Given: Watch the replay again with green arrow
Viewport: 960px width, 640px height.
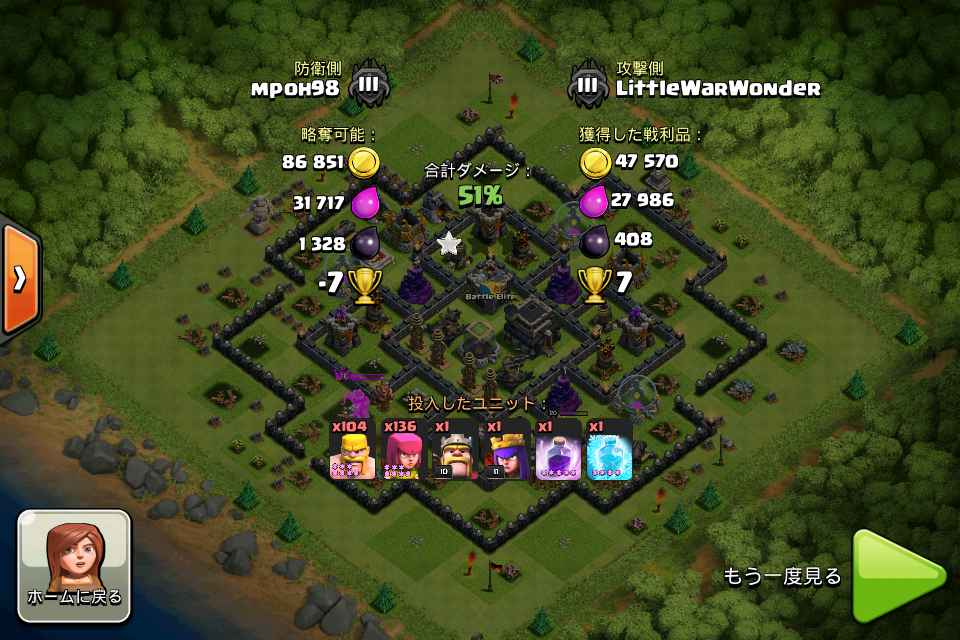Looking at the screenshot, I should tap(896, 577).
